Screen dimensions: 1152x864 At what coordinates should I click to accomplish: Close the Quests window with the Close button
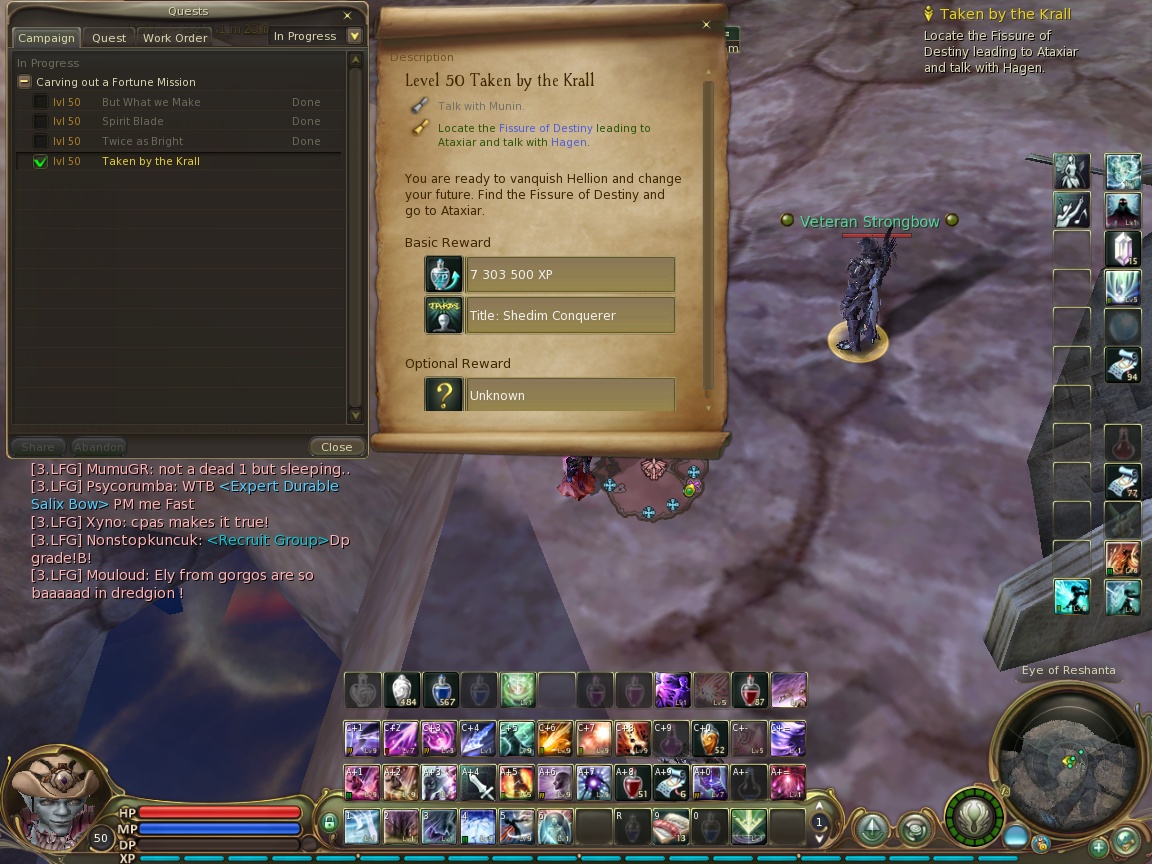tap(336, 447)
